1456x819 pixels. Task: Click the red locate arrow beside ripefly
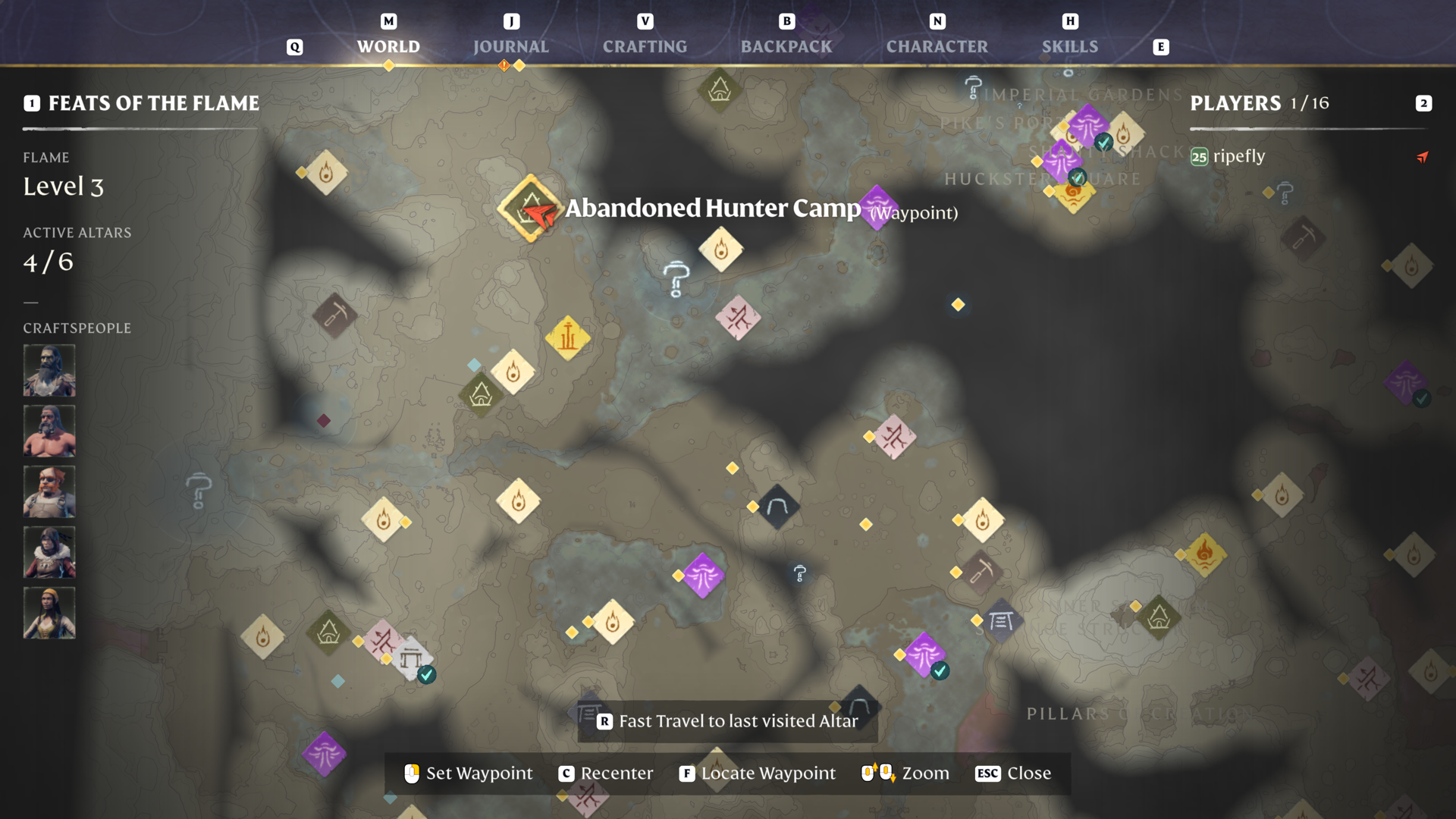point(1423,157)
